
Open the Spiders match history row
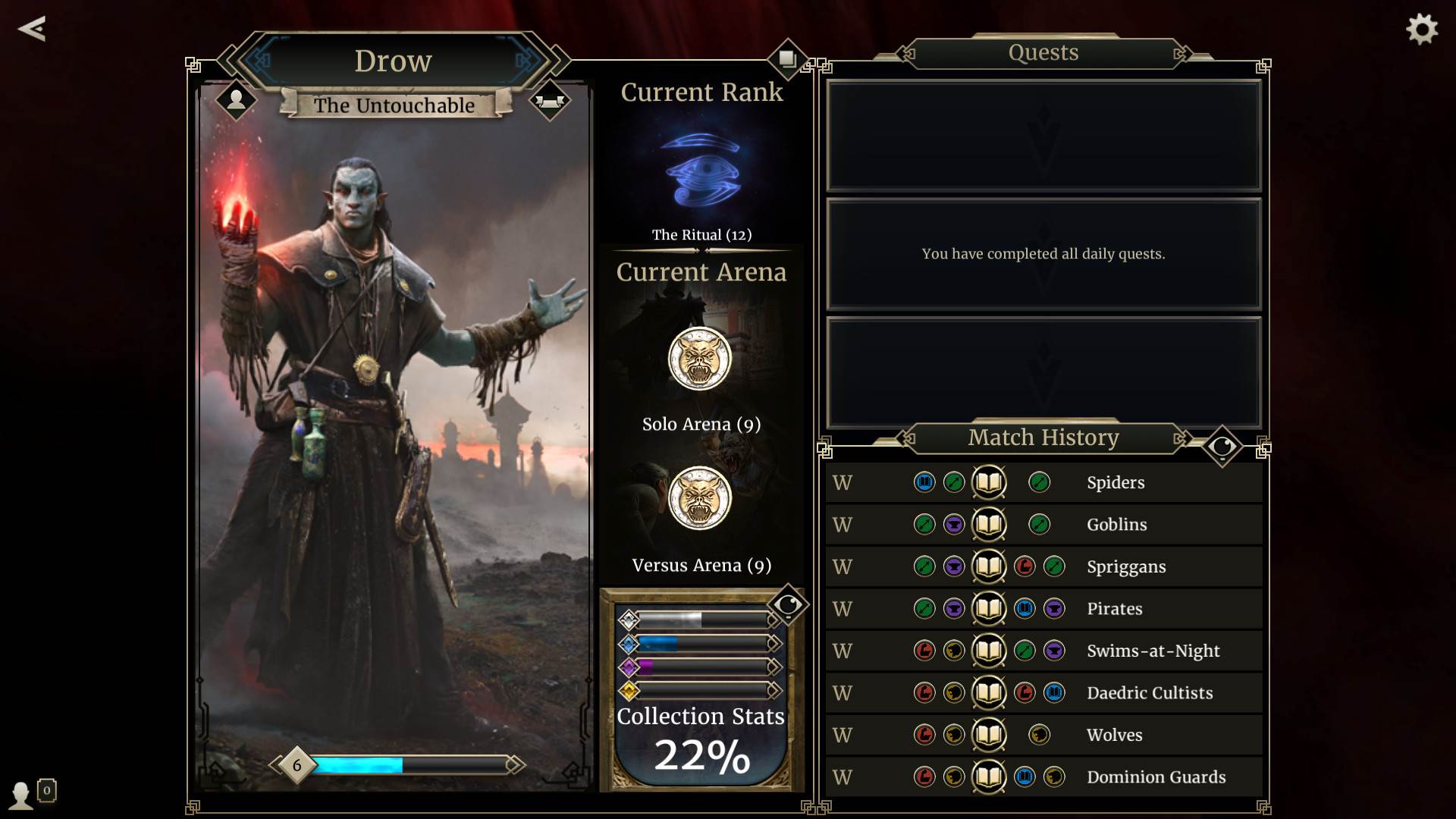click(x=1043, y=482)
